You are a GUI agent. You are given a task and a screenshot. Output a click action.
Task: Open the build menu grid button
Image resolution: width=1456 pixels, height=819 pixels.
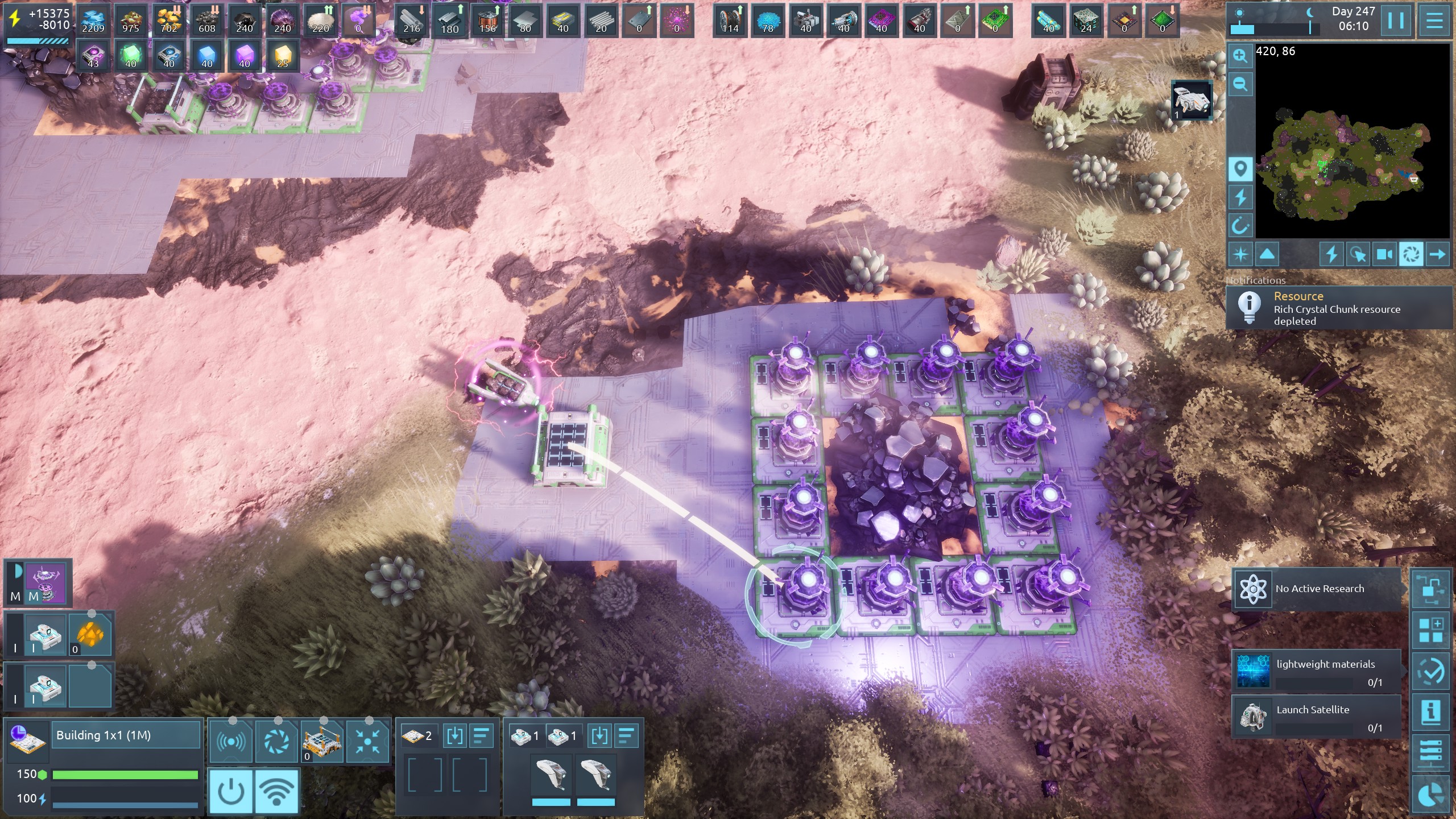(x=1431, y=631)
